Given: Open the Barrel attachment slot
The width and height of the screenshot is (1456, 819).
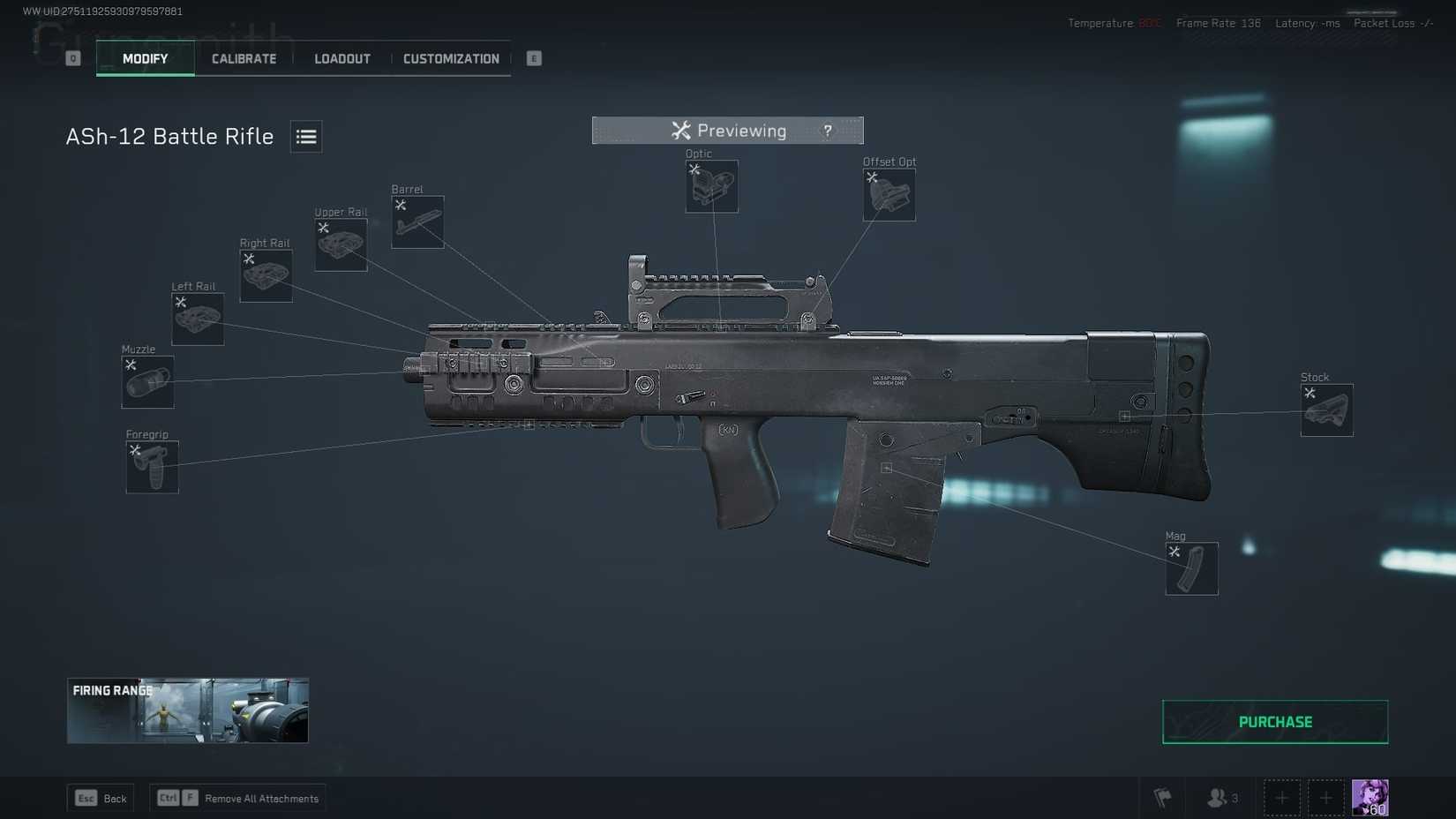Looking at the screenshot, I should (x=417, y=222).
